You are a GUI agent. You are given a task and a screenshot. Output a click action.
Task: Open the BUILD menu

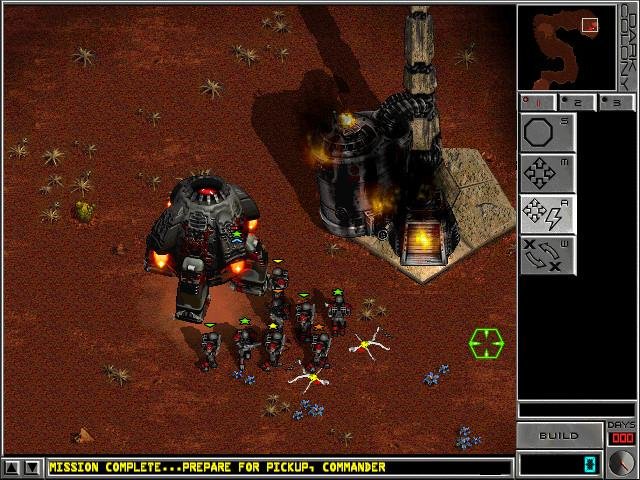point(559,436)
